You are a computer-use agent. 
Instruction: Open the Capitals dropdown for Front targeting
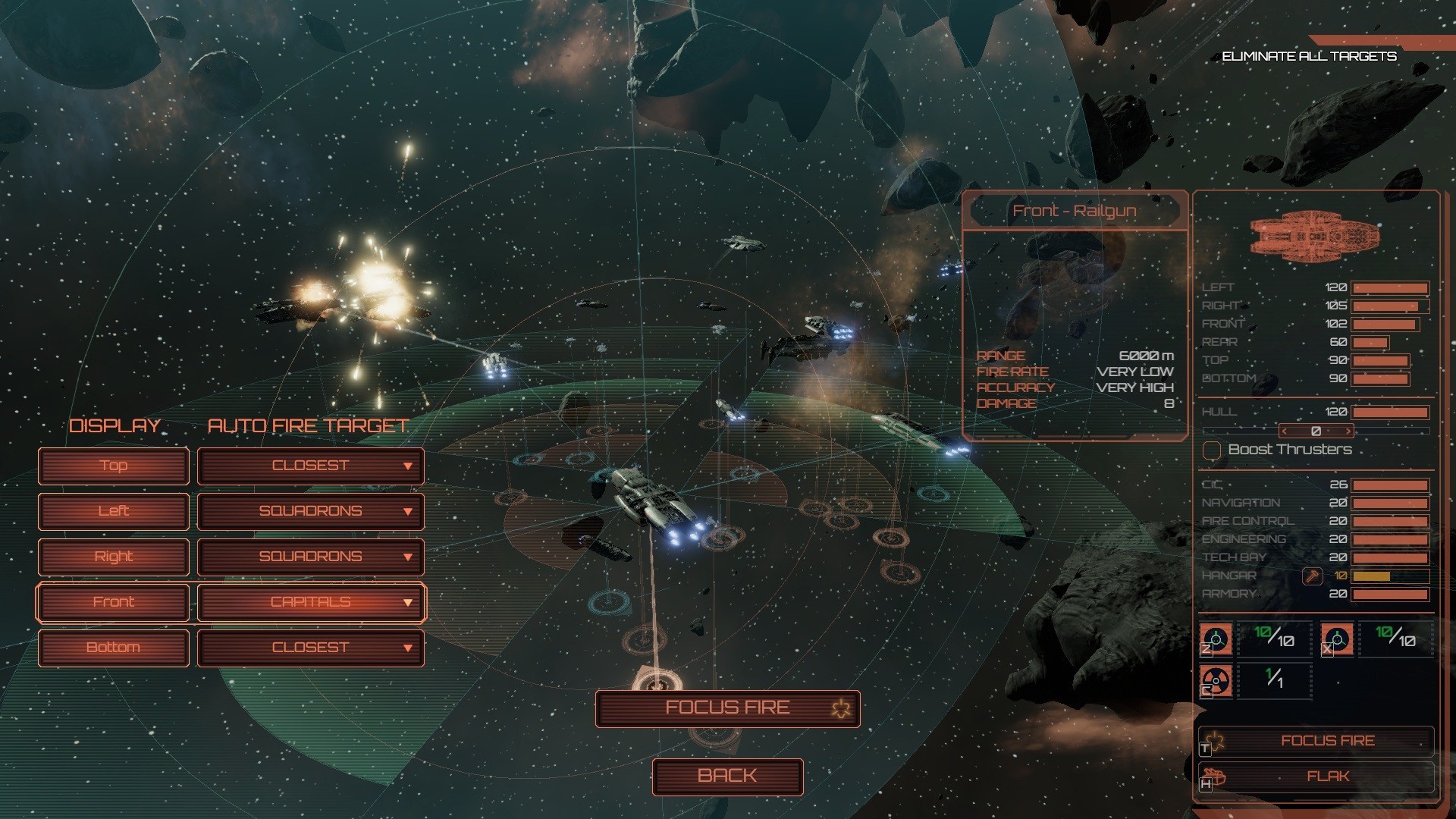(310, 602)
